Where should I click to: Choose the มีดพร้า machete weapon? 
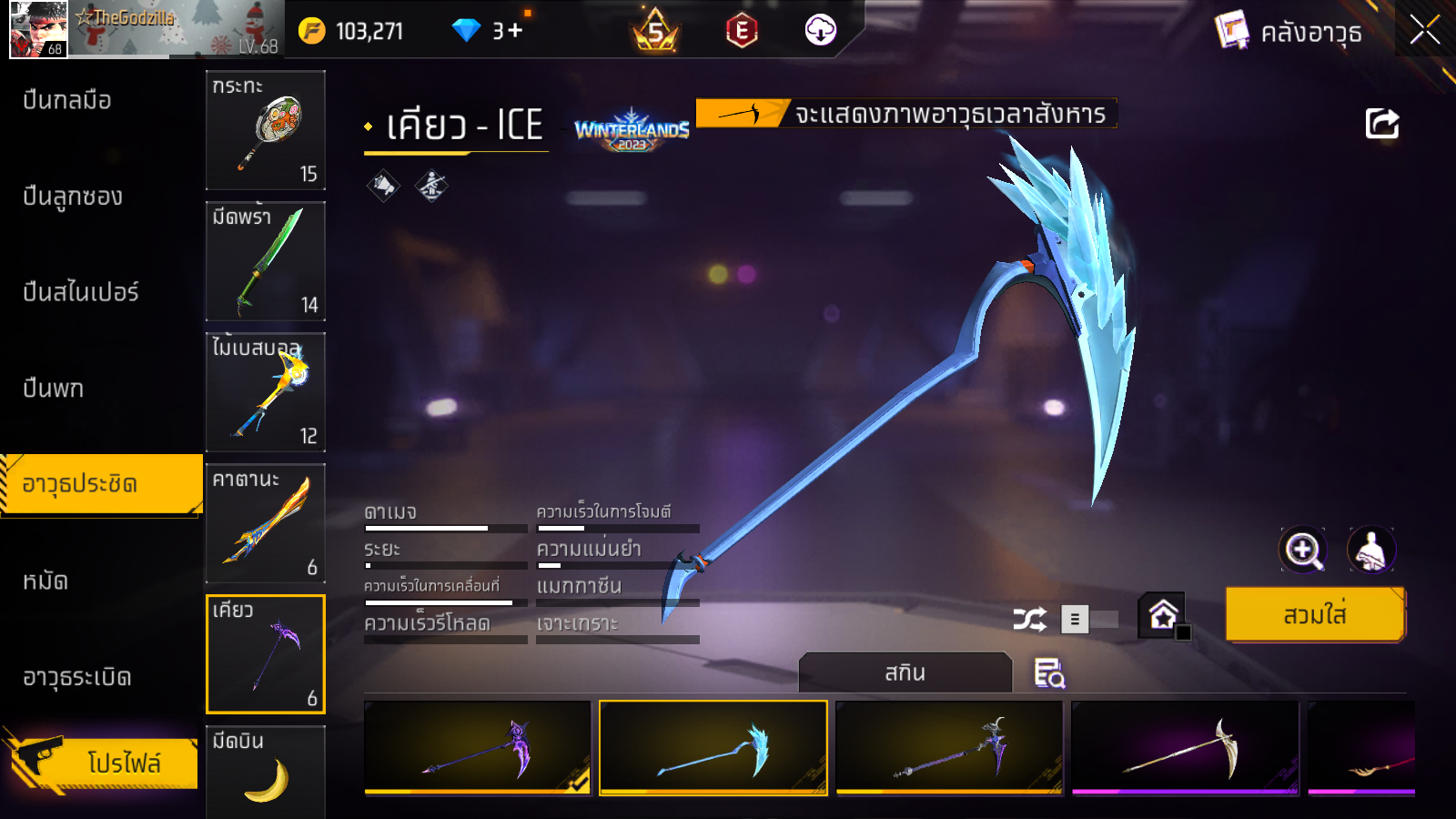tap(266, 261)
